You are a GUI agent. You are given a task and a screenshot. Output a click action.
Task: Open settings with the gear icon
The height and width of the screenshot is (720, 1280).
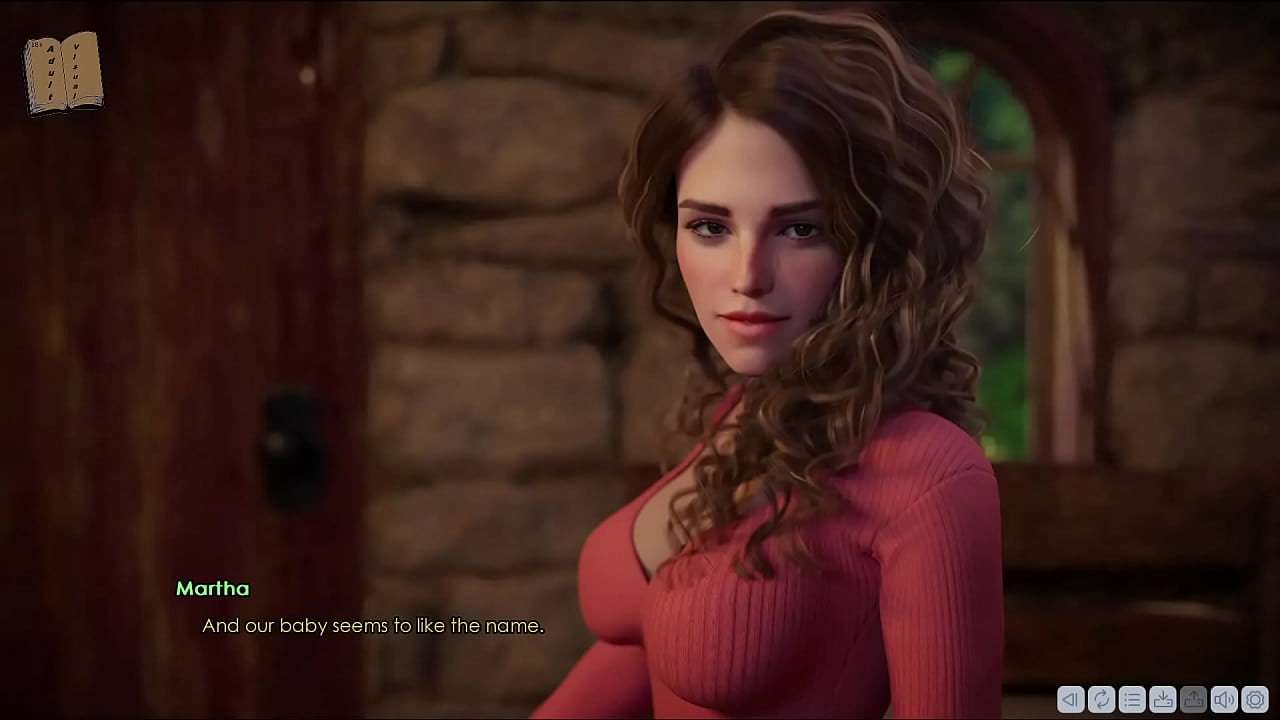coord(1255,699)
